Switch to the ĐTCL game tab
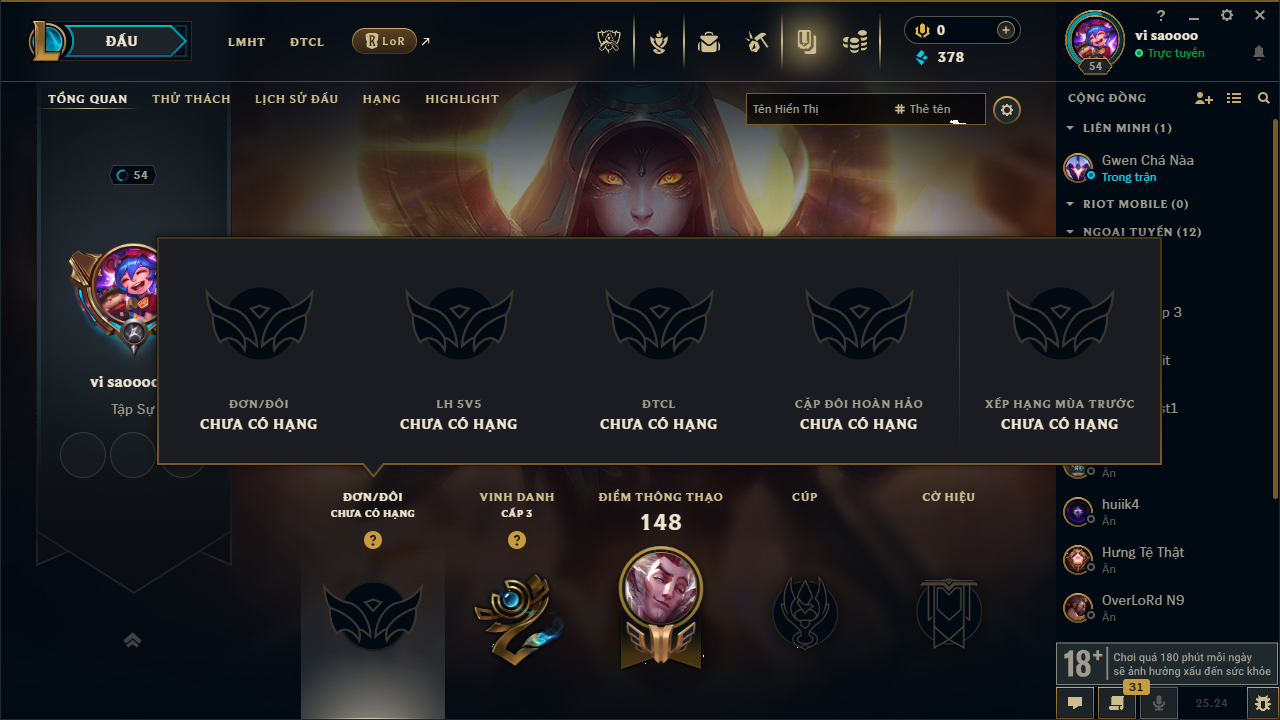The image size is (1280, 720). [307, 42]
